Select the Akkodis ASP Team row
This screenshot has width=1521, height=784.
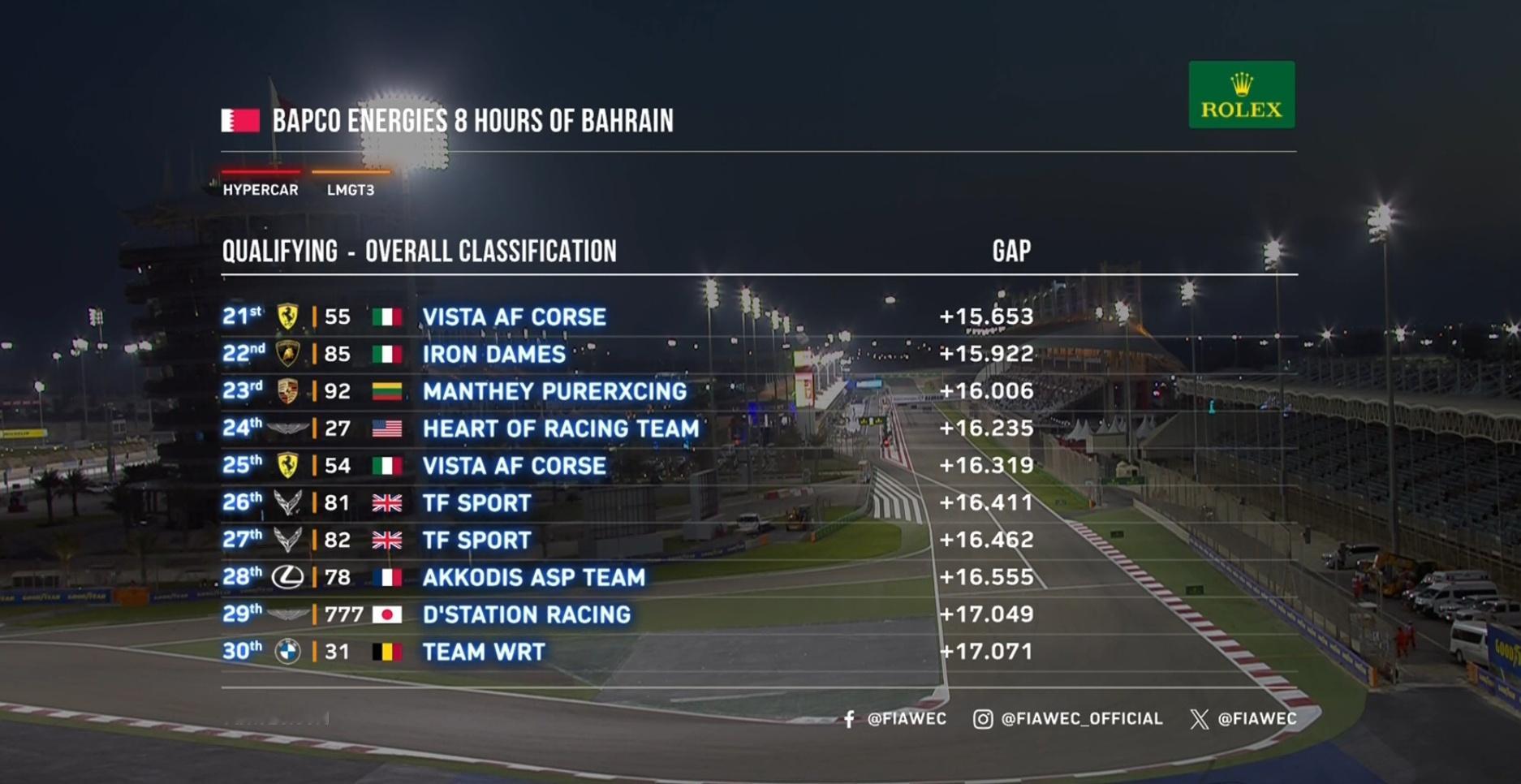coord(533,578)
